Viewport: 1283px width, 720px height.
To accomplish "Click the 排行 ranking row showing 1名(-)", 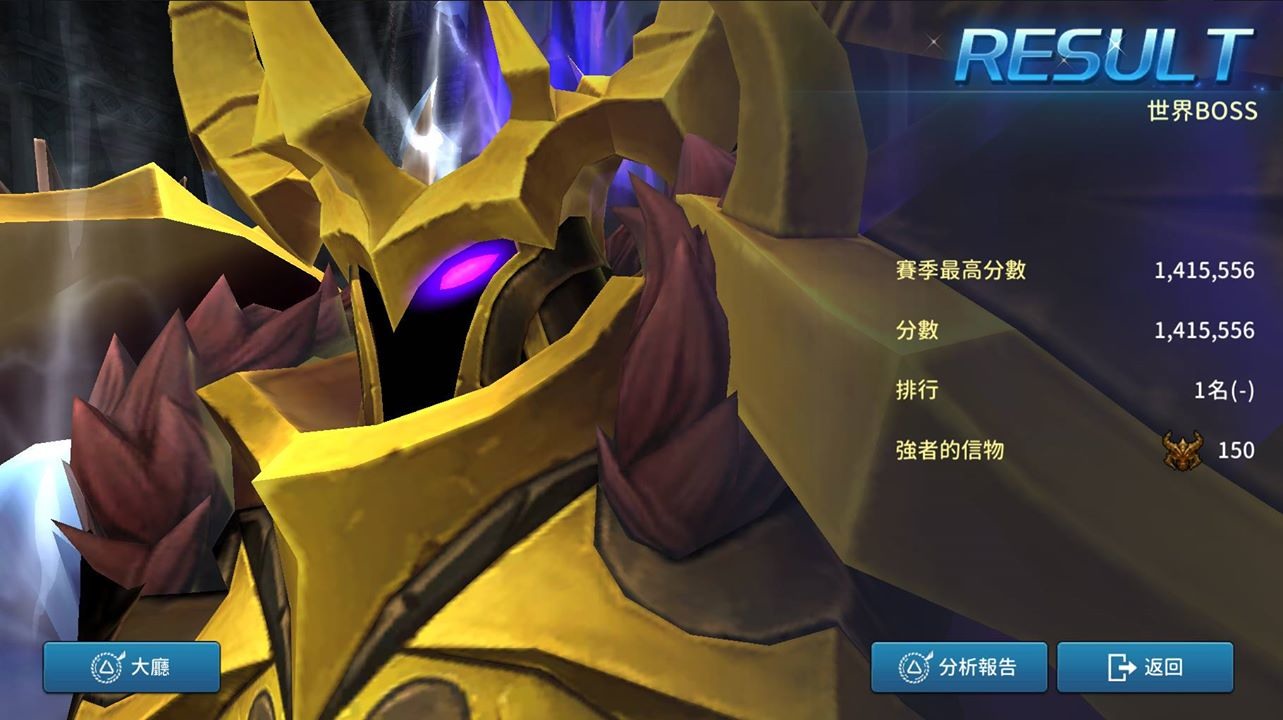I will 1224,390.
